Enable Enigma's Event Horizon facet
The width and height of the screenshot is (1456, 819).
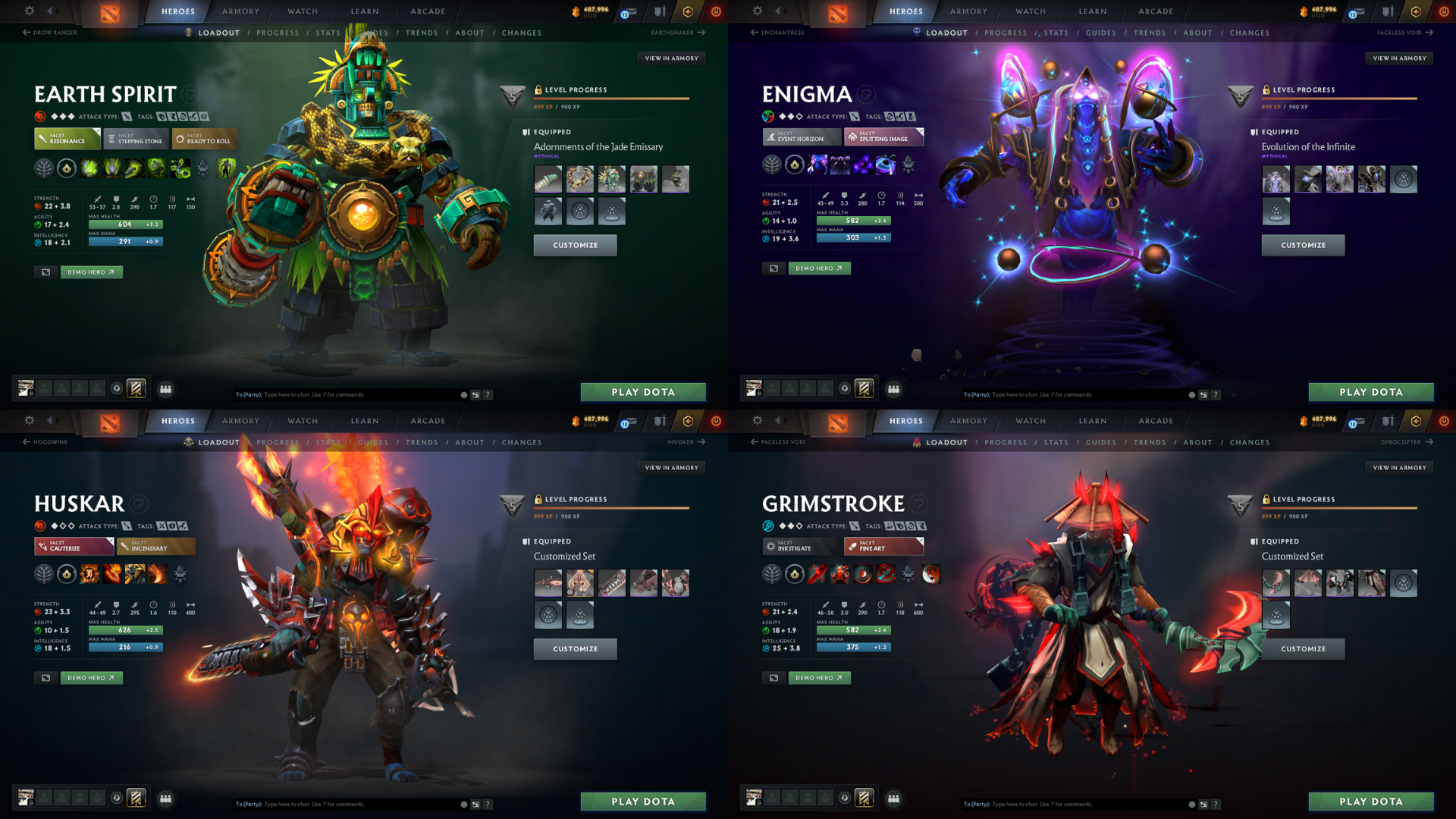coord(802,137)
